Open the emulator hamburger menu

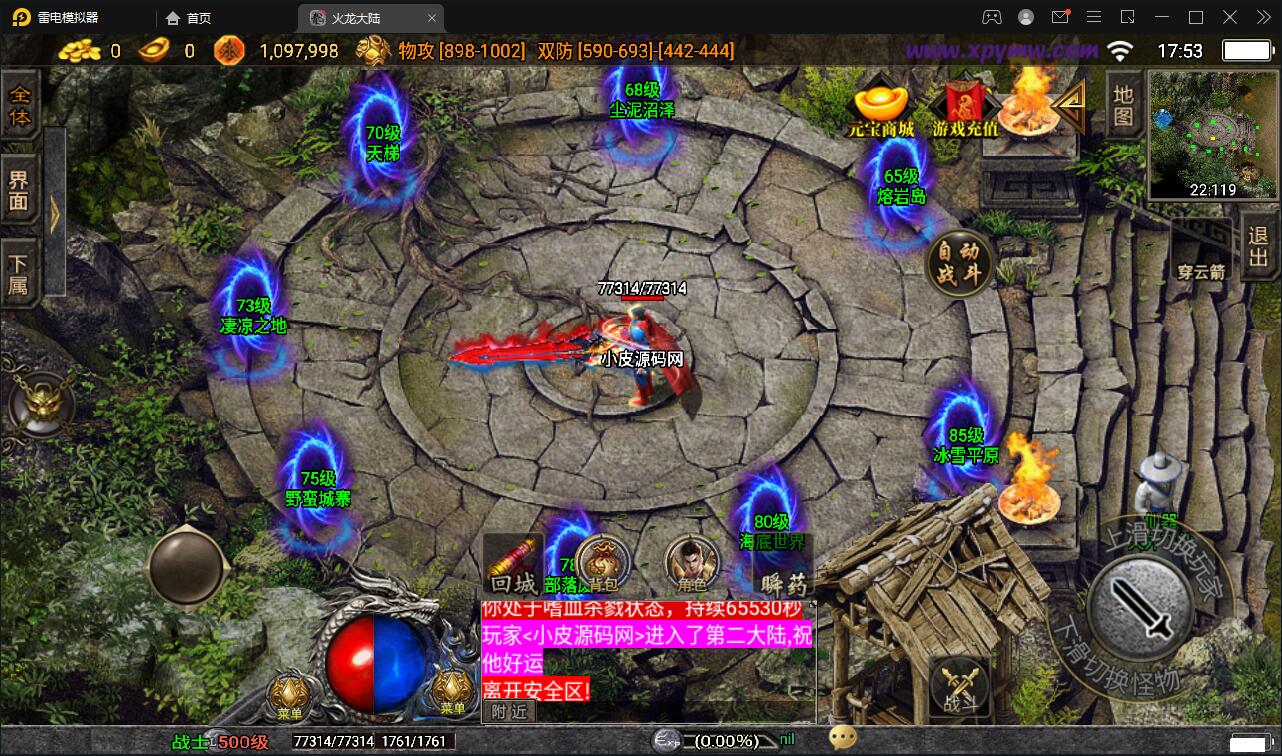tap(1095, 16)
